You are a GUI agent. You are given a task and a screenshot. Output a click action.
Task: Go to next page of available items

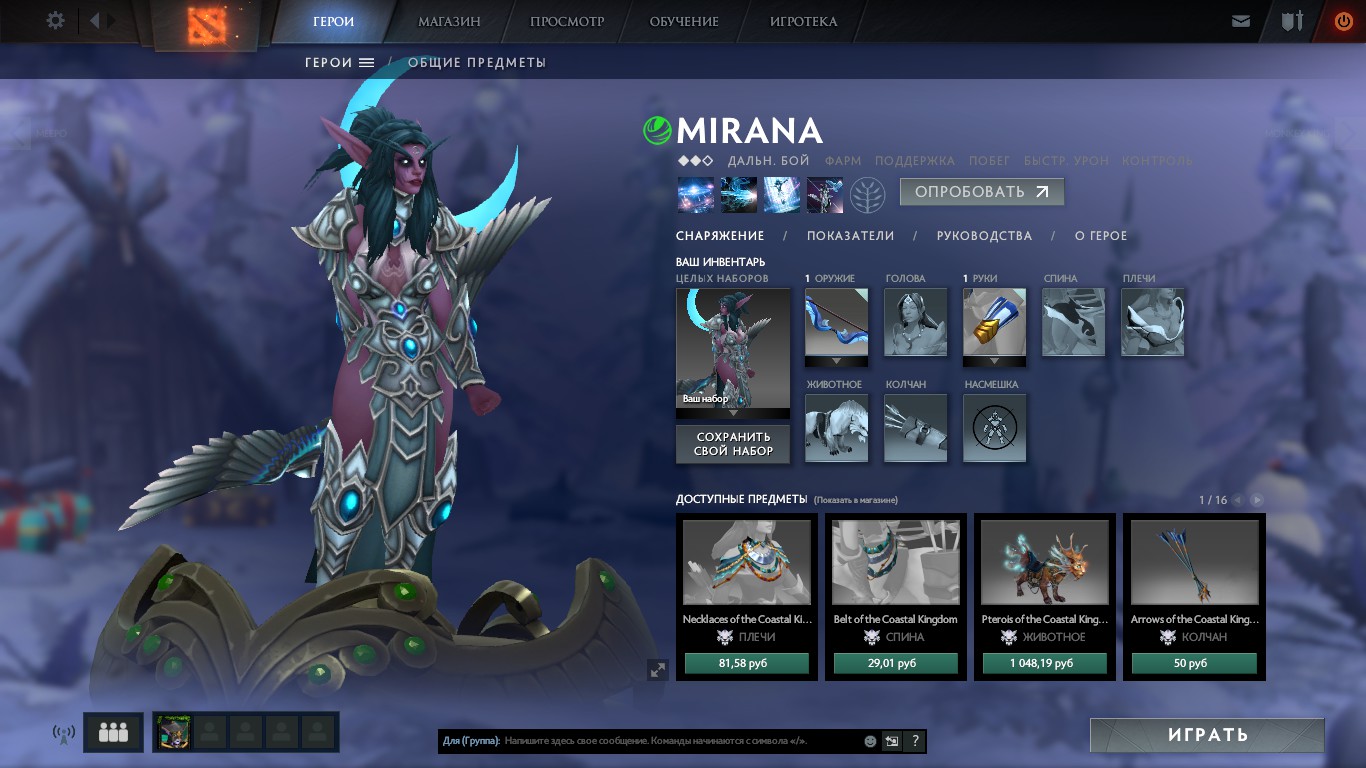point(1257,500)
